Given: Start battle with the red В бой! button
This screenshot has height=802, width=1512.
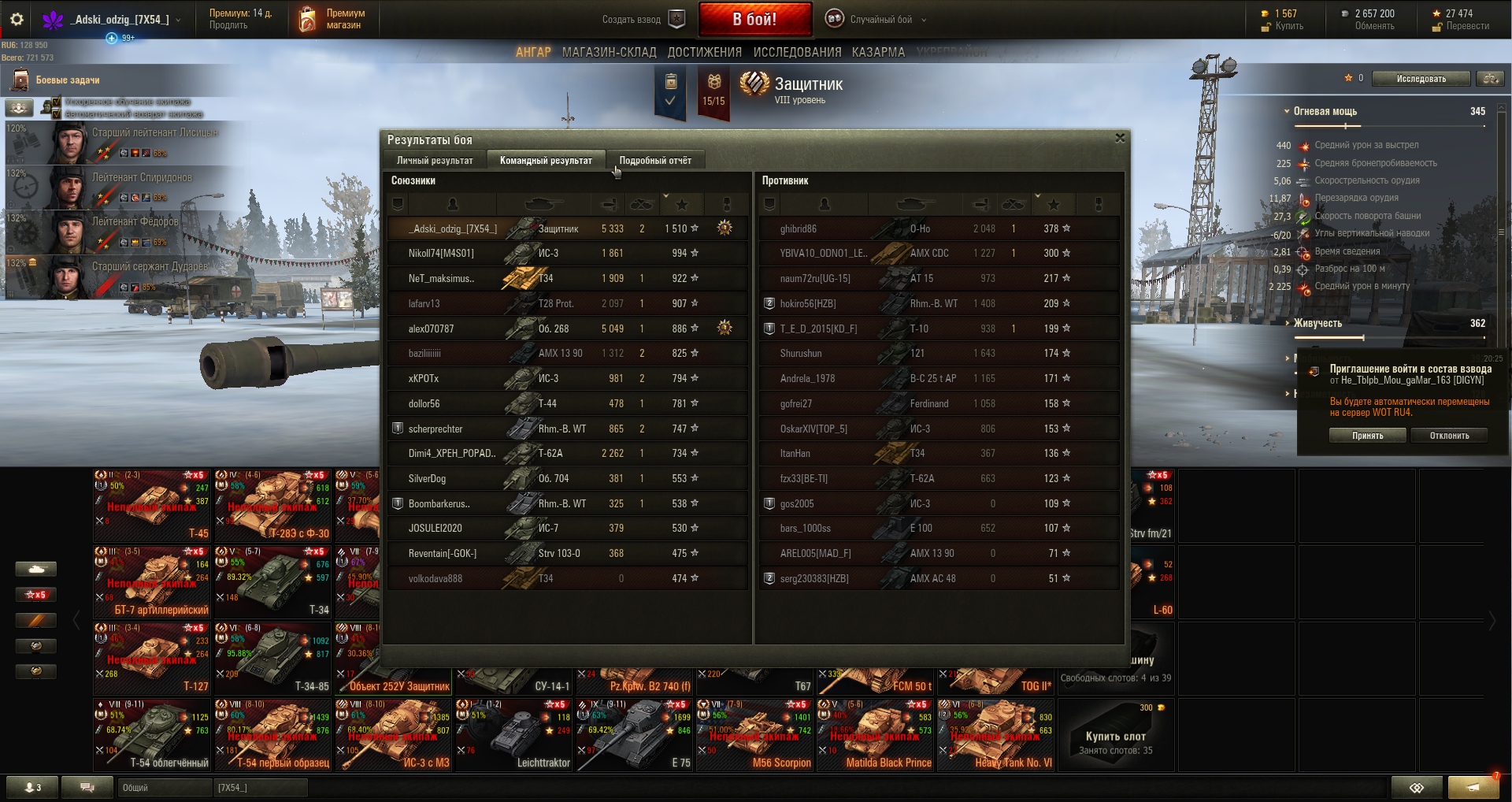Looking at the screenshot, I should point(754,19).
